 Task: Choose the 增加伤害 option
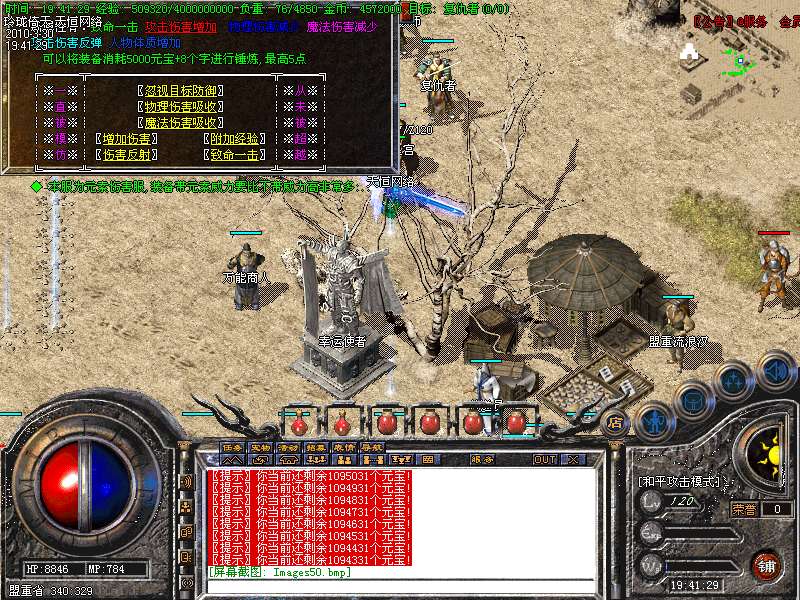[127, 139]
